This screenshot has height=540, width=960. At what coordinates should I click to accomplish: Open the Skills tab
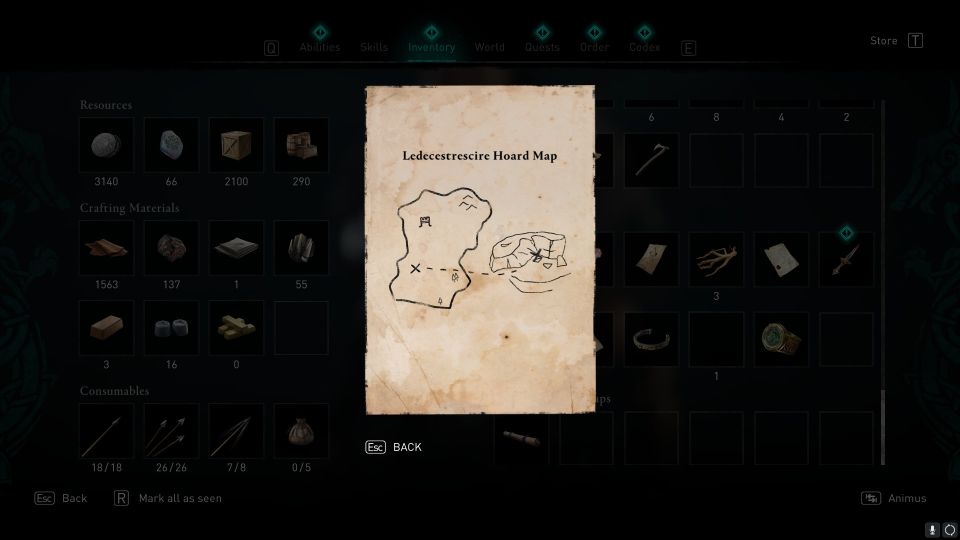374,47
